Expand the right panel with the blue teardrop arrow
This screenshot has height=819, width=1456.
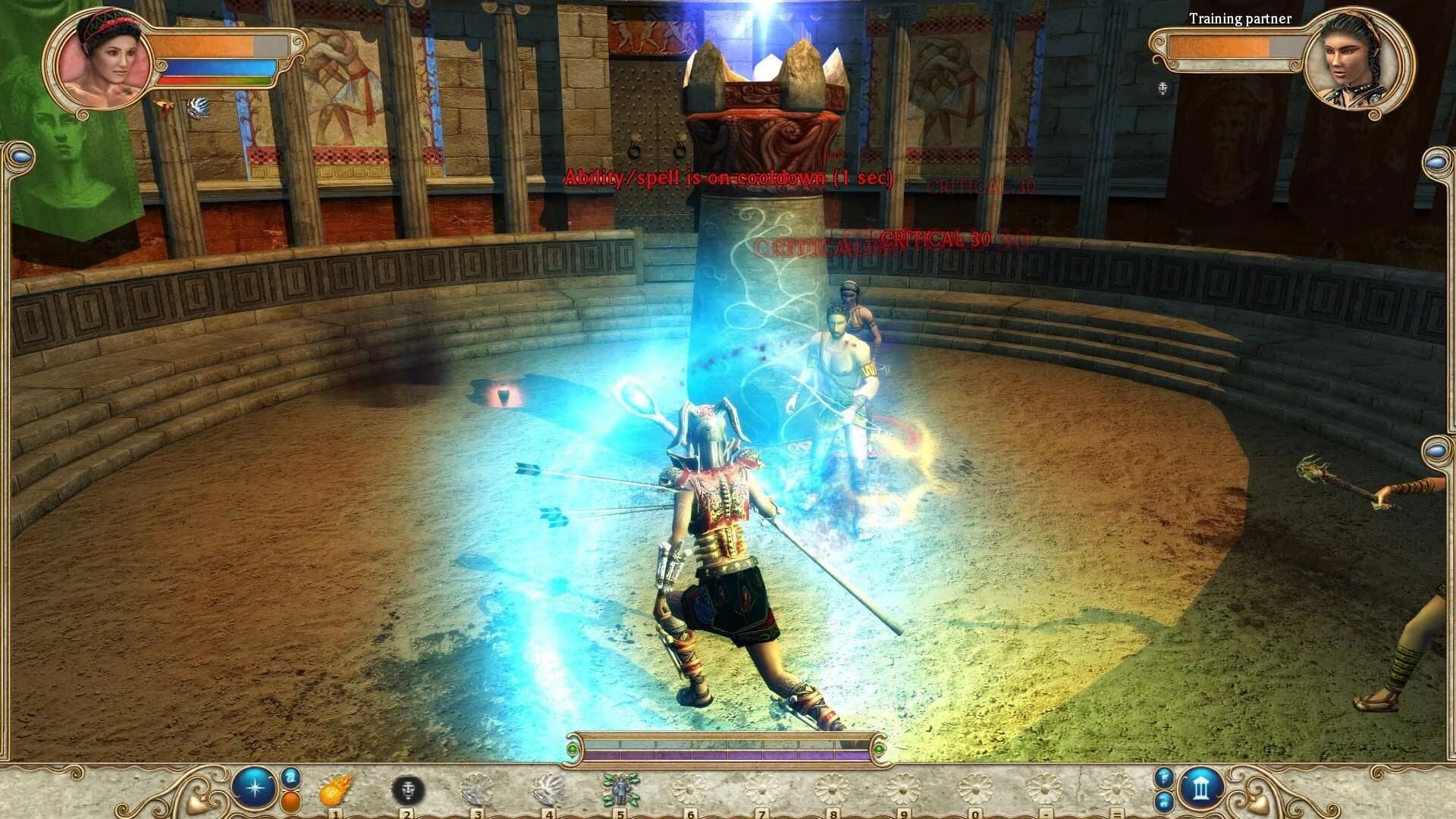click(1436, 163)
